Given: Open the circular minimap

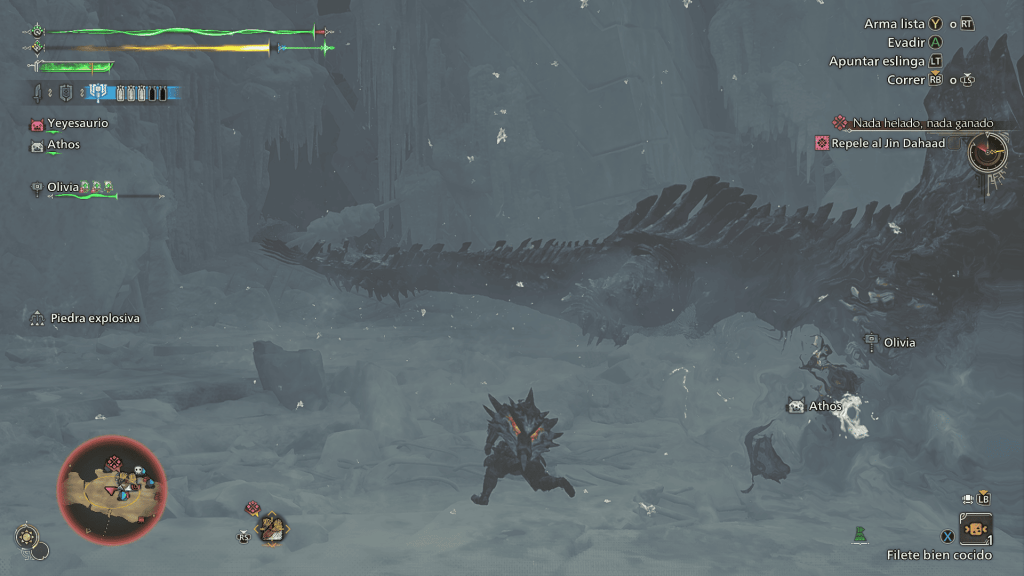Looking at the screenshot, I should pos(112,490).
